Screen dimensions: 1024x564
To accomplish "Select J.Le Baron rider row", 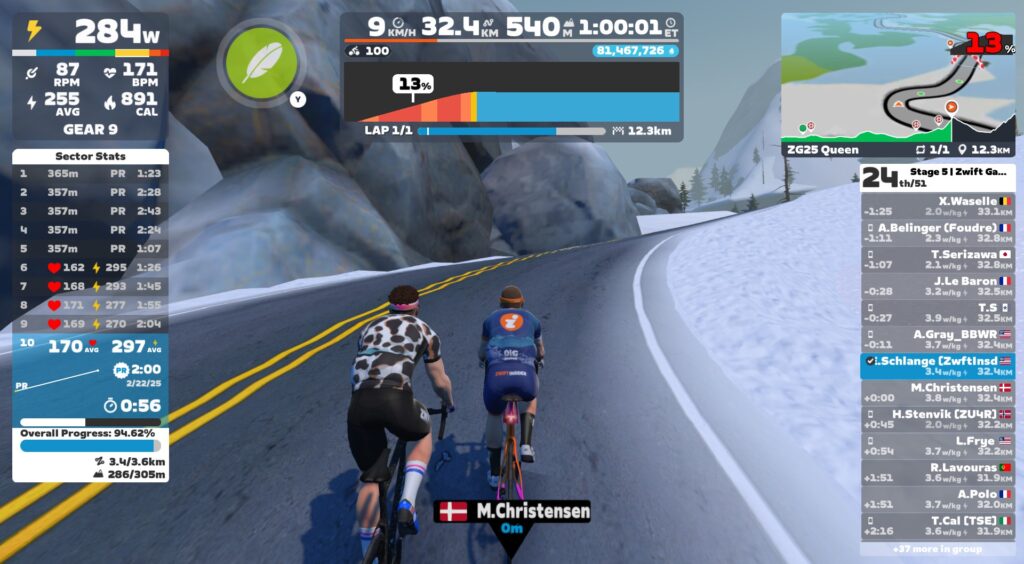I will click(937, 286).
